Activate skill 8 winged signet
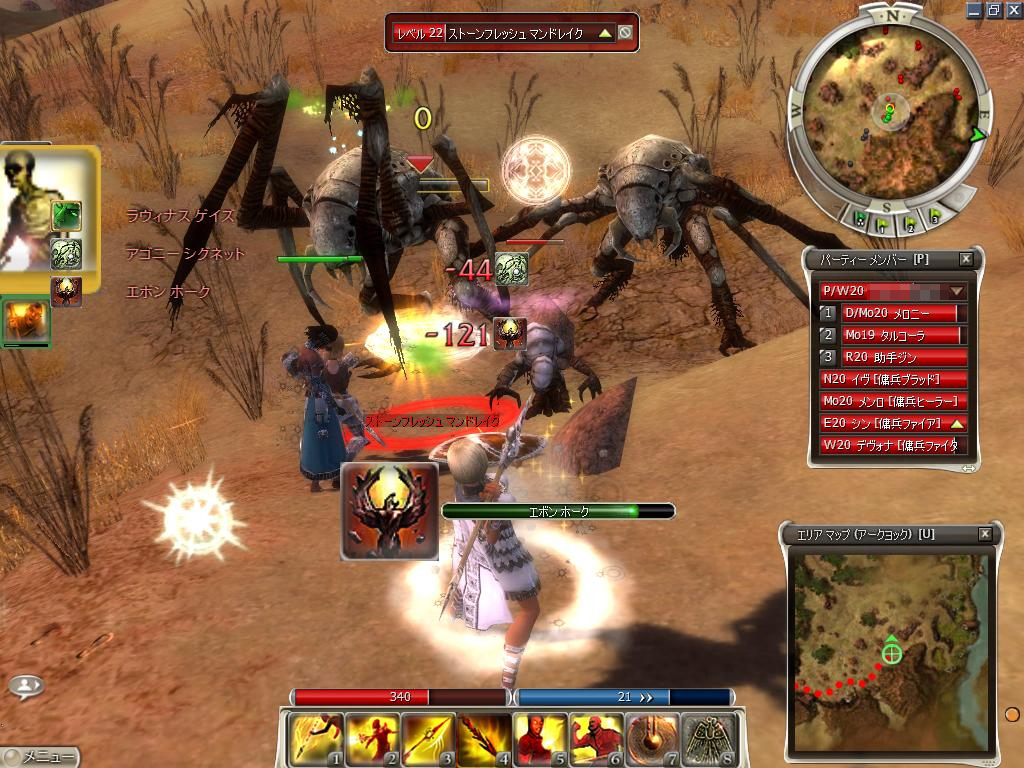Image resolution: width=1024 pixels, height=768 pixels. click(709, 739)
